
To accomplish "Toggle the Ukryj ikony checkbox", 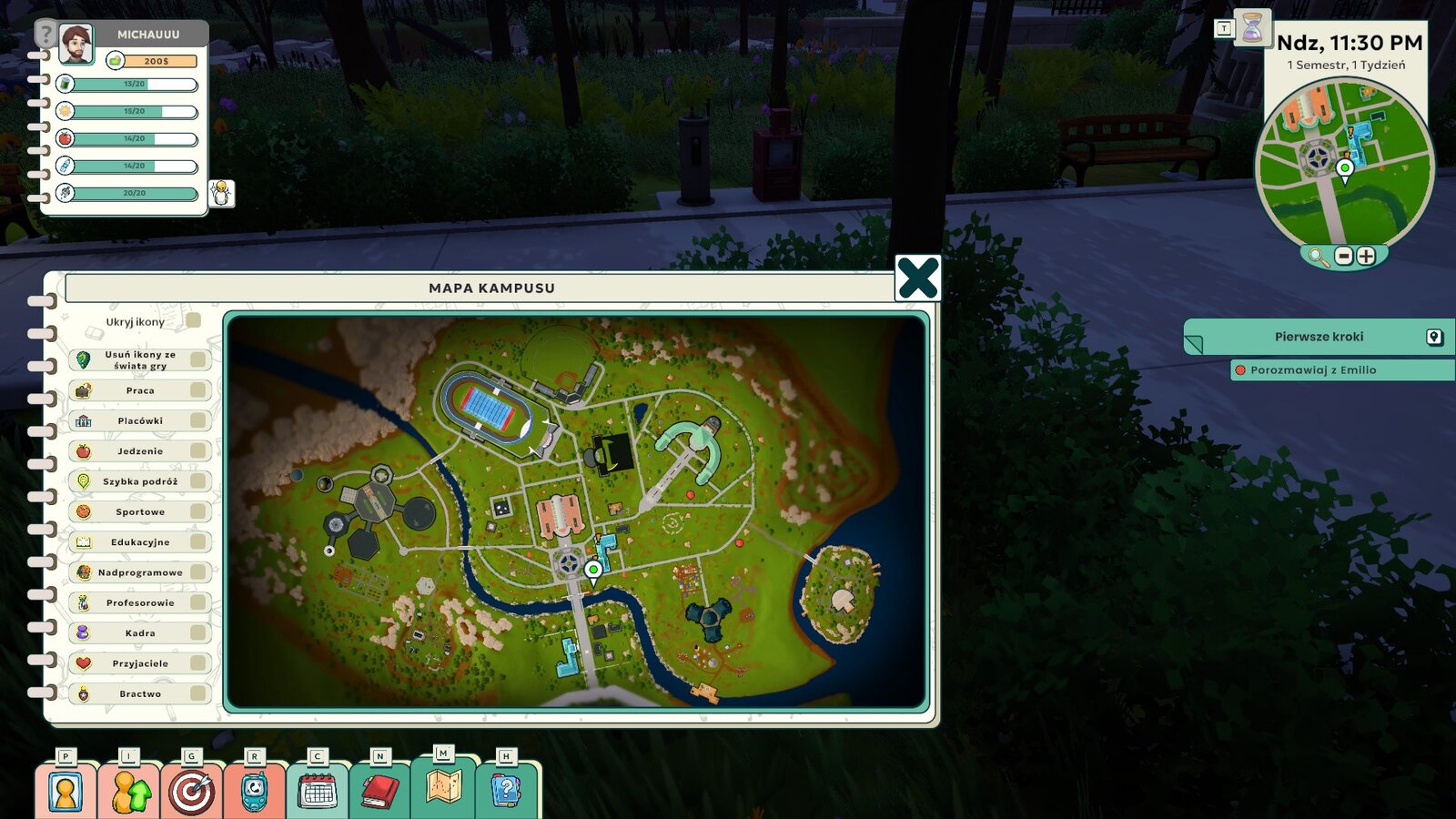I will coord(193,321).
